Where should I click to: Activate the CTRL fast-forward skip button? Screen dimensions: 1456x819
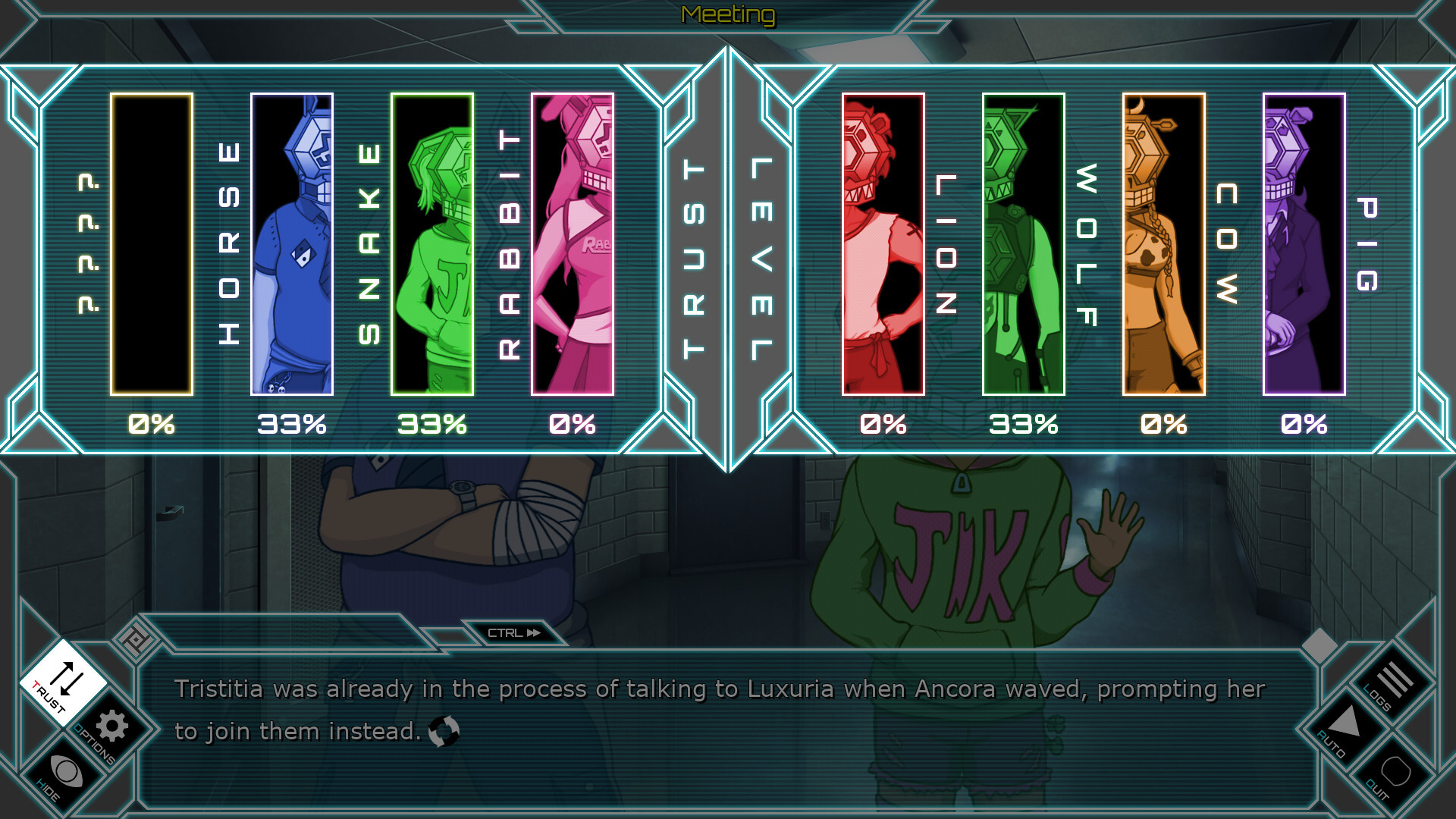514,633
